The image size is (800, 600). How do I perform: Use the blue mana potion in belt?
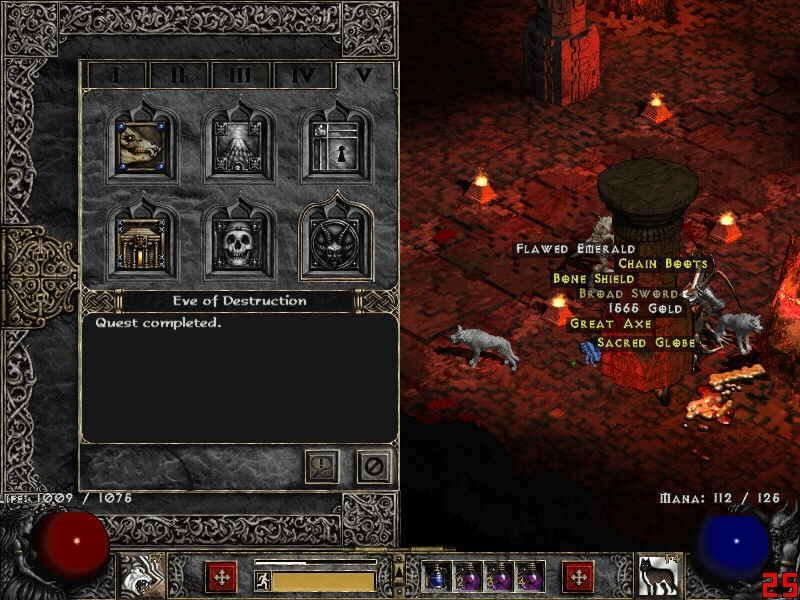point(436,576)
